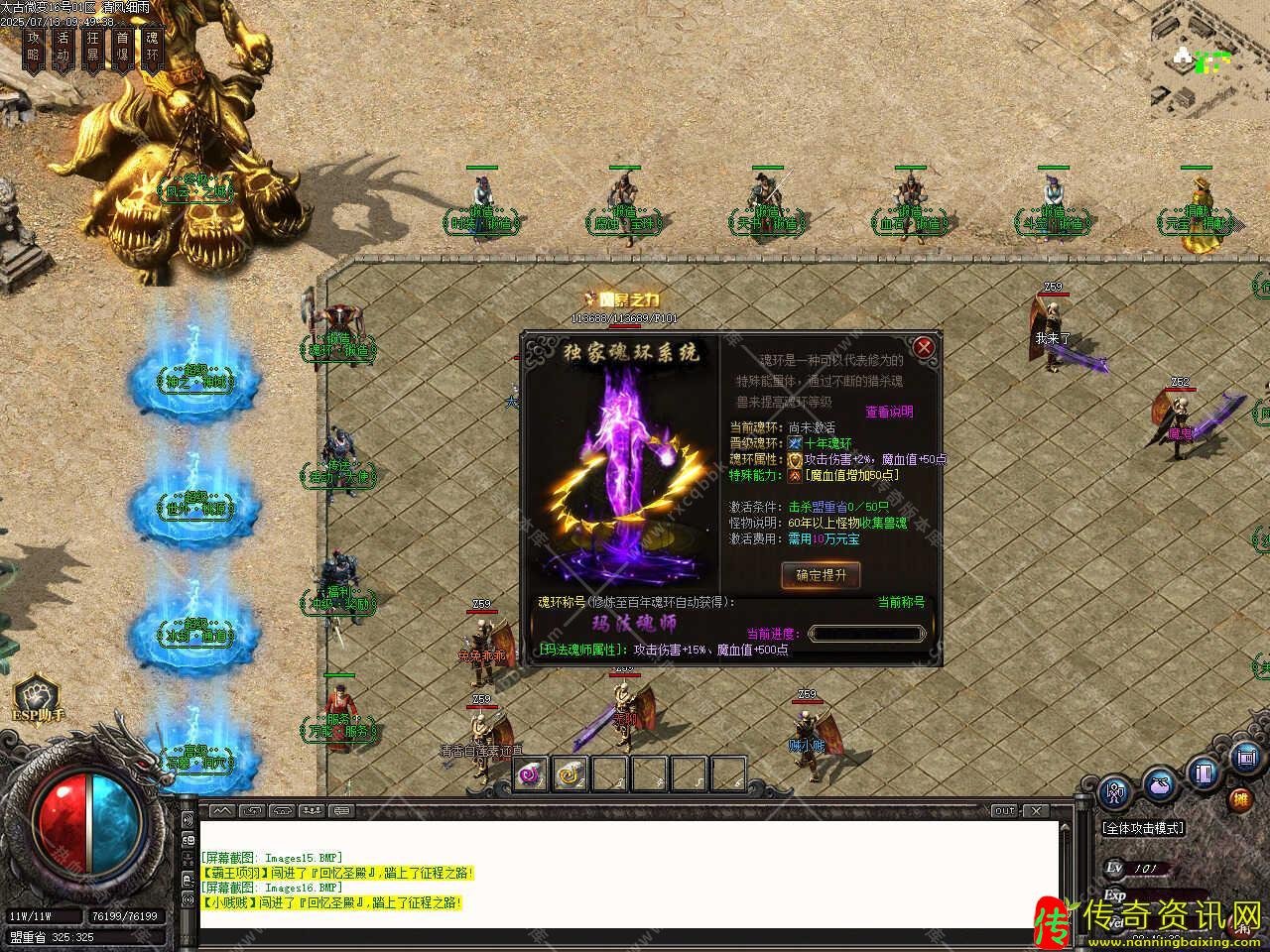
Task: Use the golden scroll item in hotbar
Action: 571,773
